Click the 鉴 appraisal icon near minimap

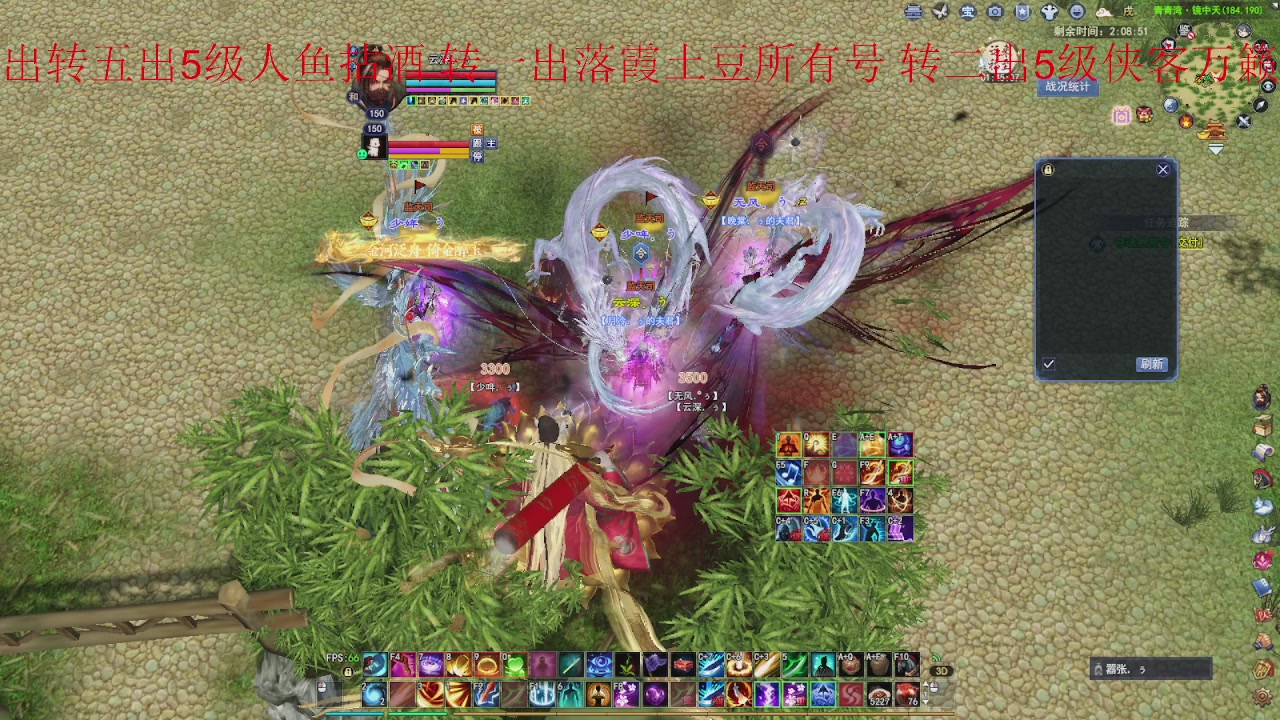pos(1183,30)
